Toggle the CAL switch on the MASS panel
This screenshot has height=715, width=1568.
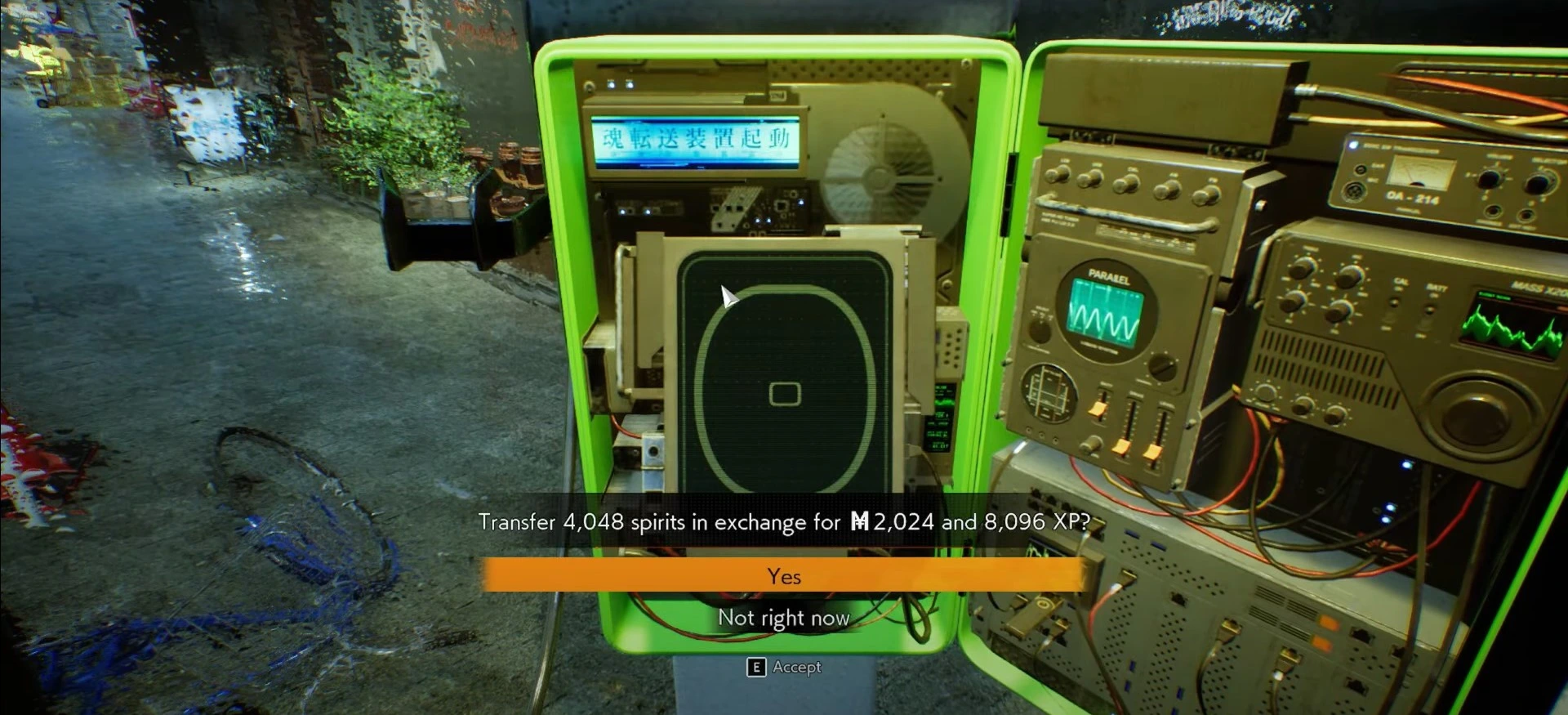pyautogui.click(x=1394, y=302)
